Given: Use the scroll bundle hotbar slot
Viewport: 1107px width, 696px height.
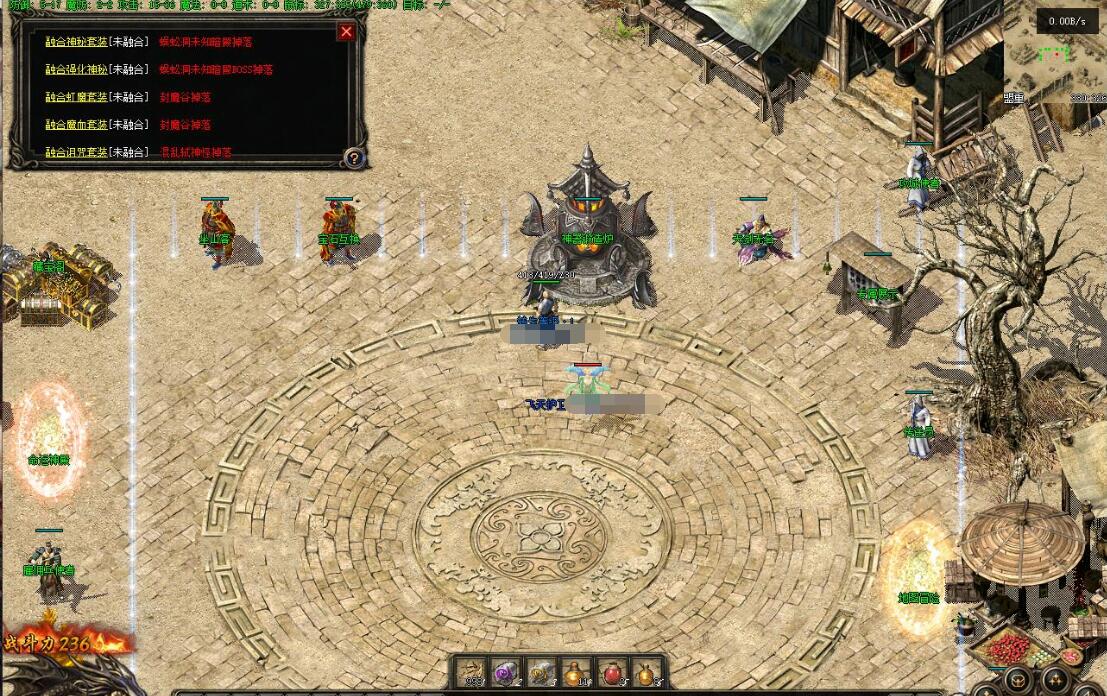Looking at the screenshot, I should pos(473,673).
